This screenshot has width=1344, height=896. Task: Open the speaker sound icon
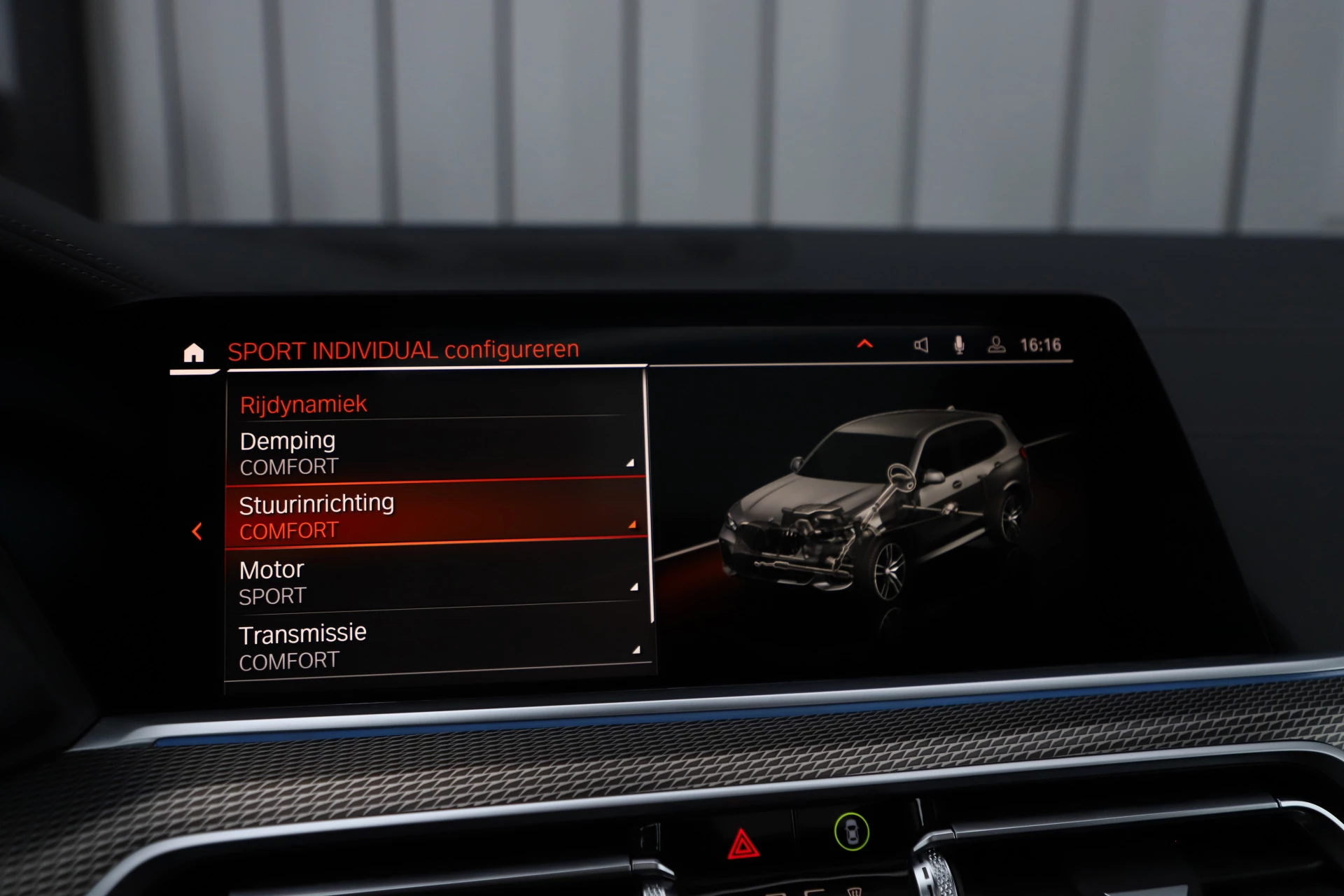pyautogui.click(x=920, y=344)
